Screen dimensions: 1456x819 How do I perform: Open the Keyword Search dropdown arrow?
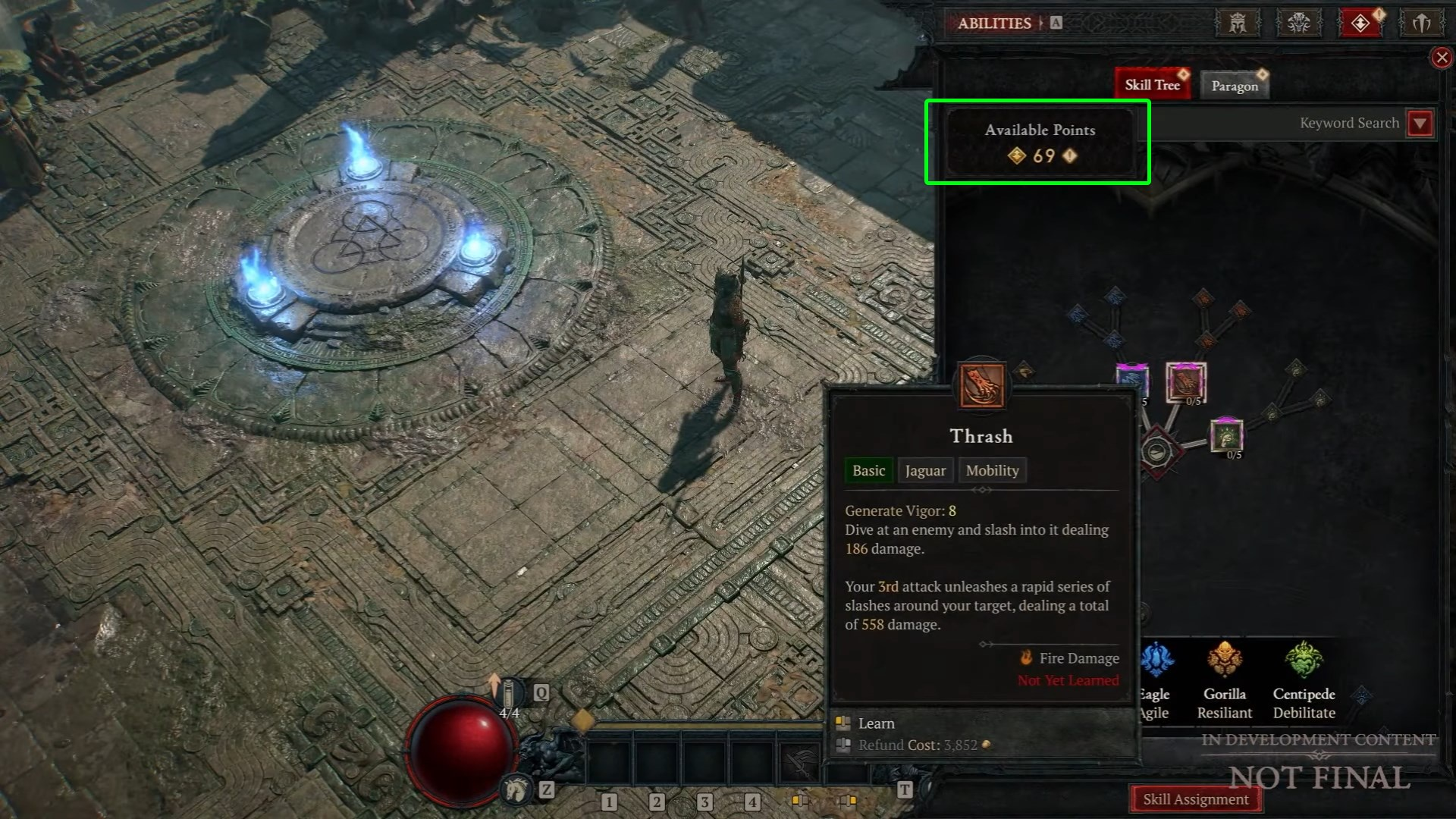click(1420, 123)
